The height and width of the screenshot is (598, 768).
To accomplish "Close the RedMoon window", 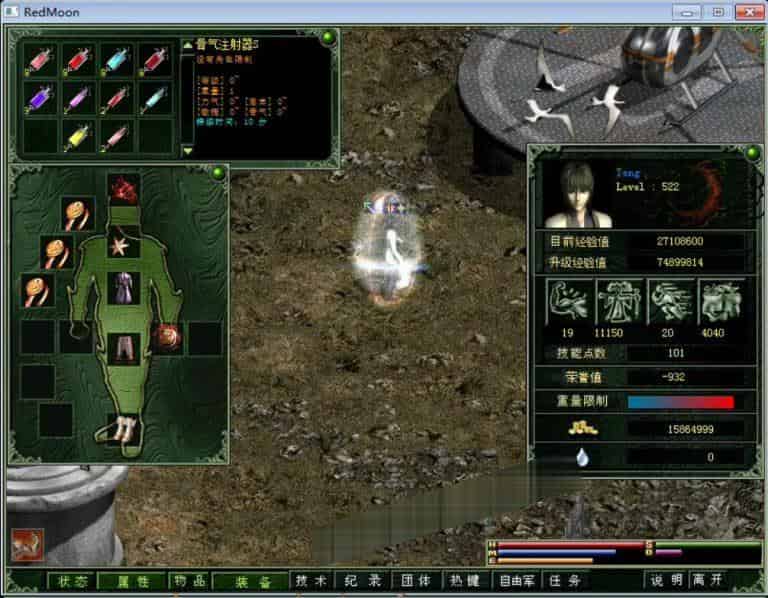I will click(746, 12).
